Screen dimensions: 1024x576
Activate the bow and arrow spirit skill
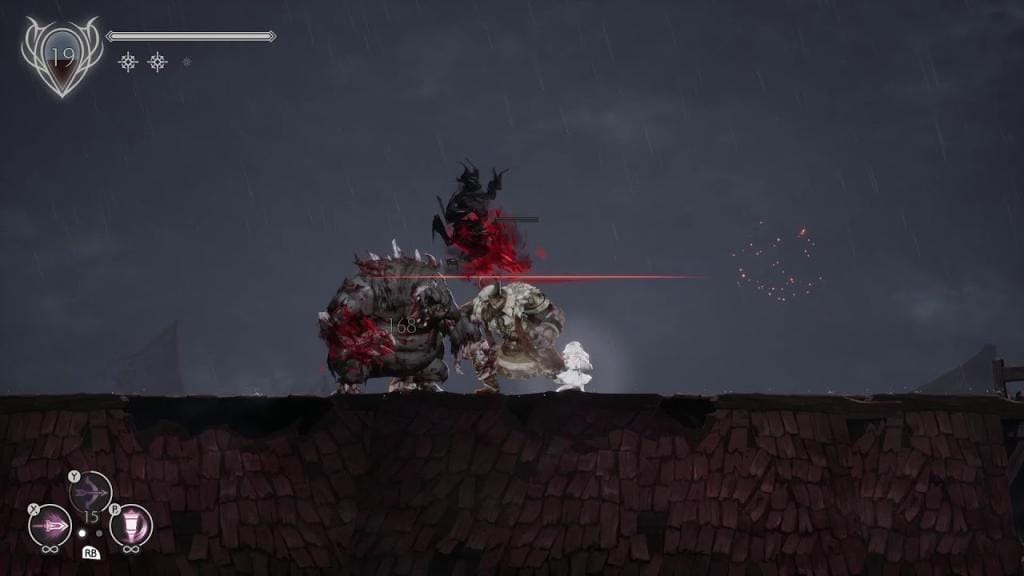tap(91, 492)
